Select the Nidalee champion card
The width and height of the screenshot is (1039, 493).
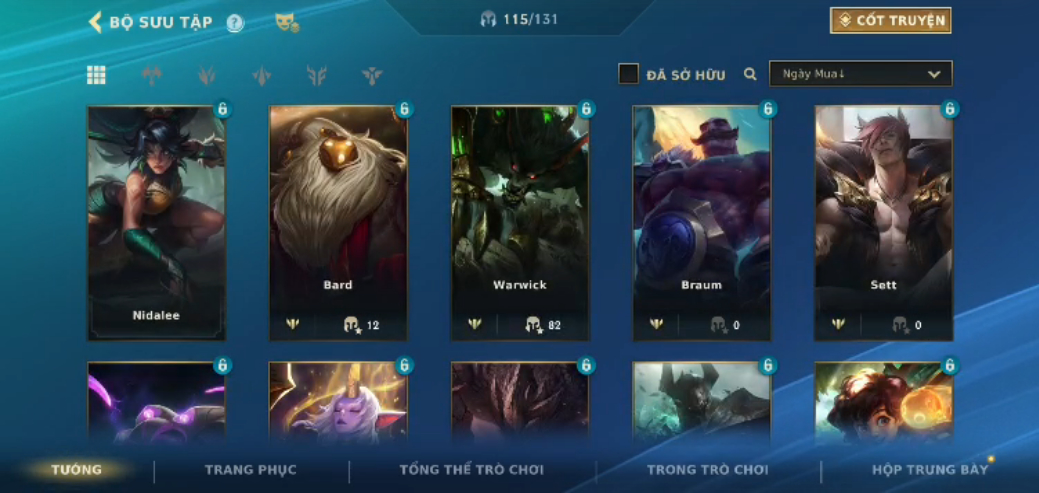(156, 222)
